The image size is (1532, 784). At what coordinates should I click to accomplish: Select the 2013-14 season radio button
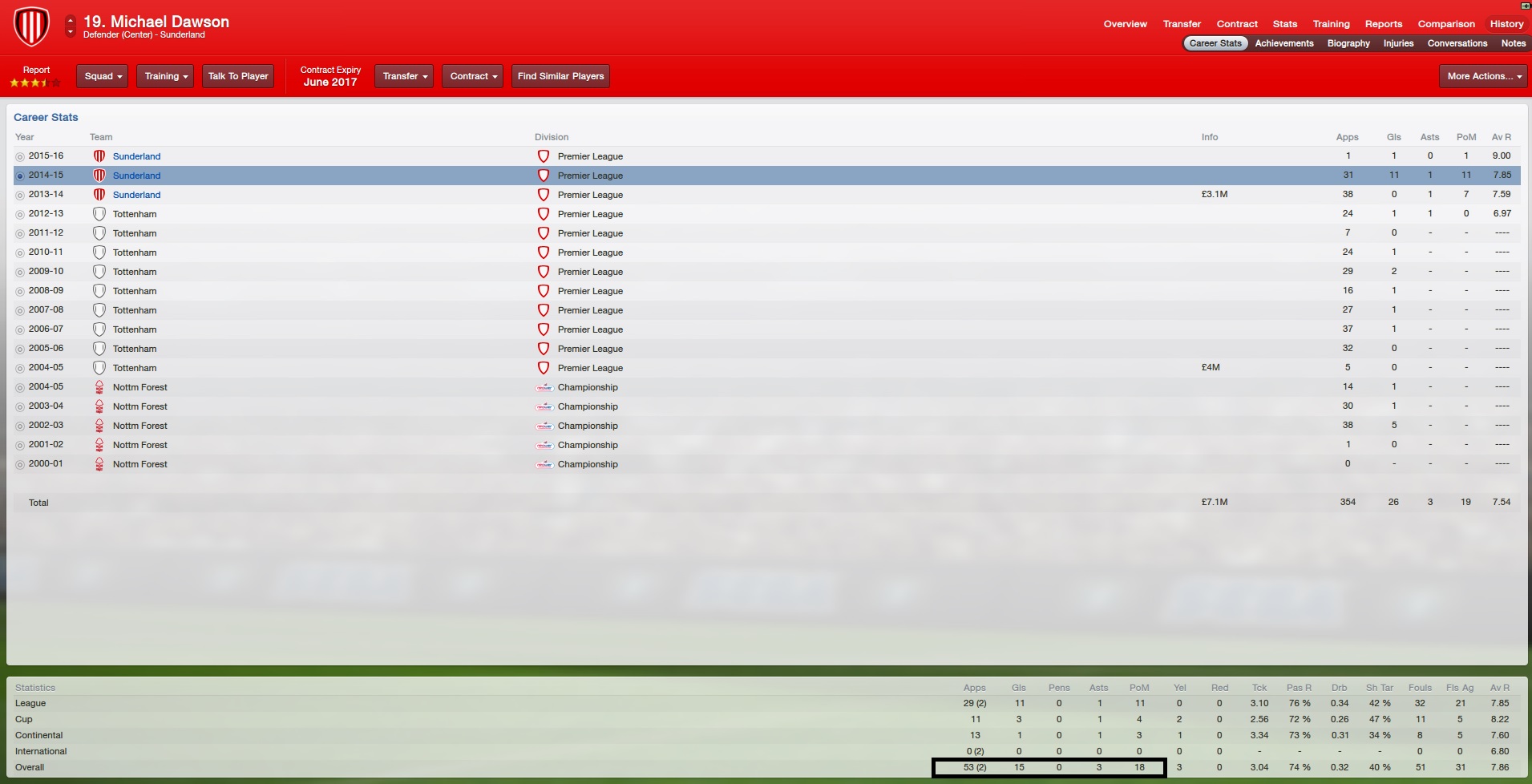tap(20, 195)
